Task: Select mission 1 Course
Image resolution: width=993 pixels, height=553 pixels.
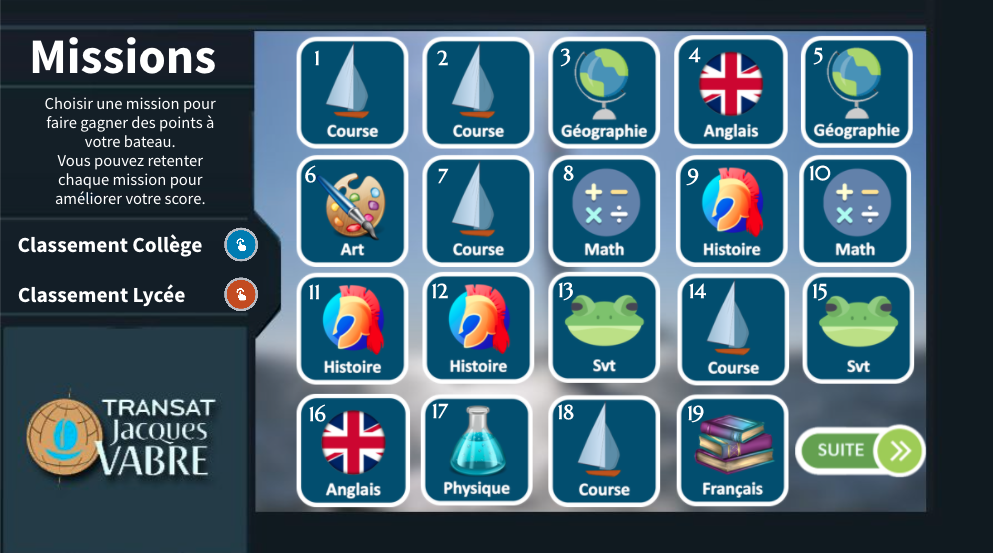Action: [352, 92]
